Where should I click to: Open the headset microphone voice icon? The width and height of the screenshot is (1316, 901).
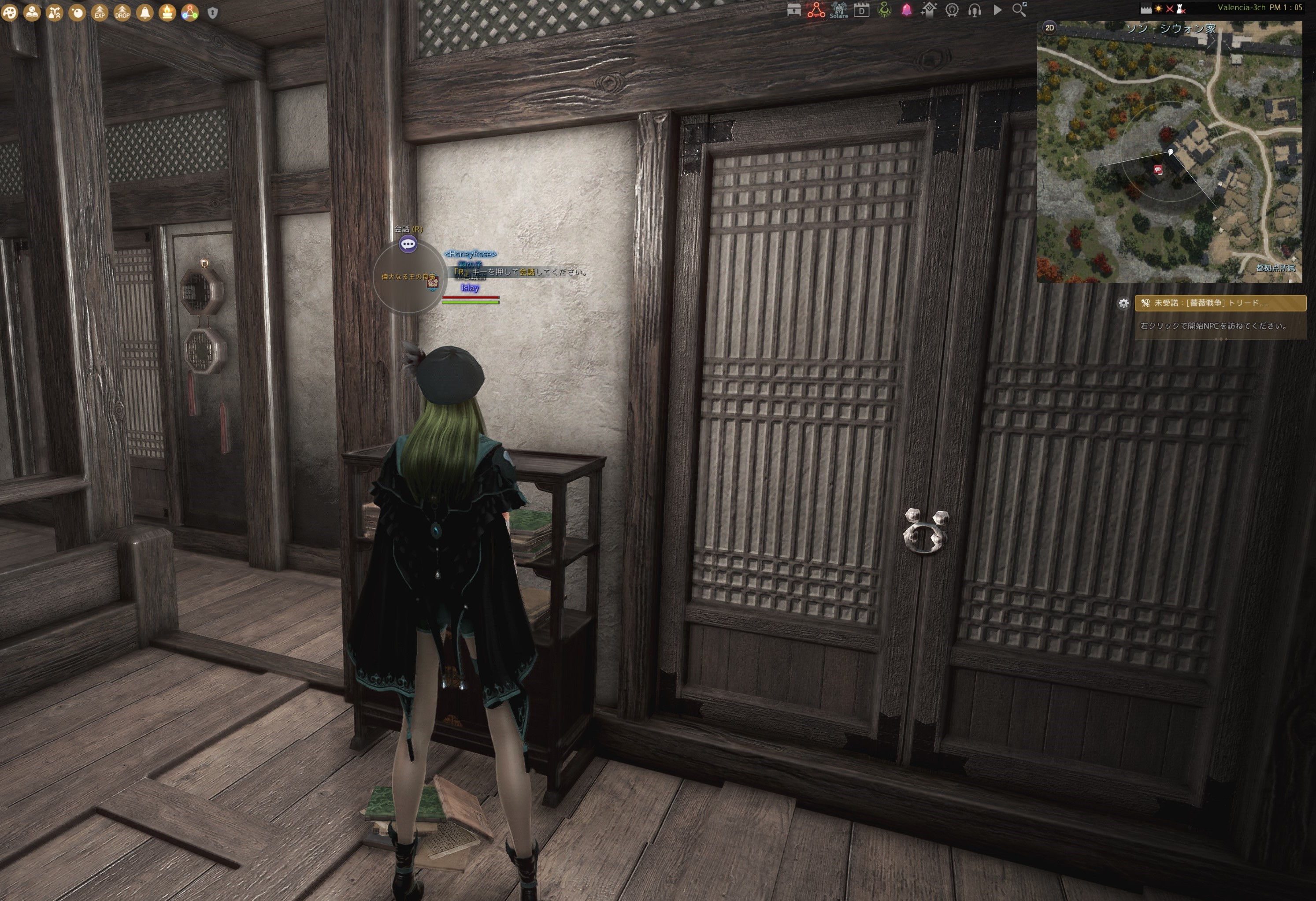click(x=975, y=10)
